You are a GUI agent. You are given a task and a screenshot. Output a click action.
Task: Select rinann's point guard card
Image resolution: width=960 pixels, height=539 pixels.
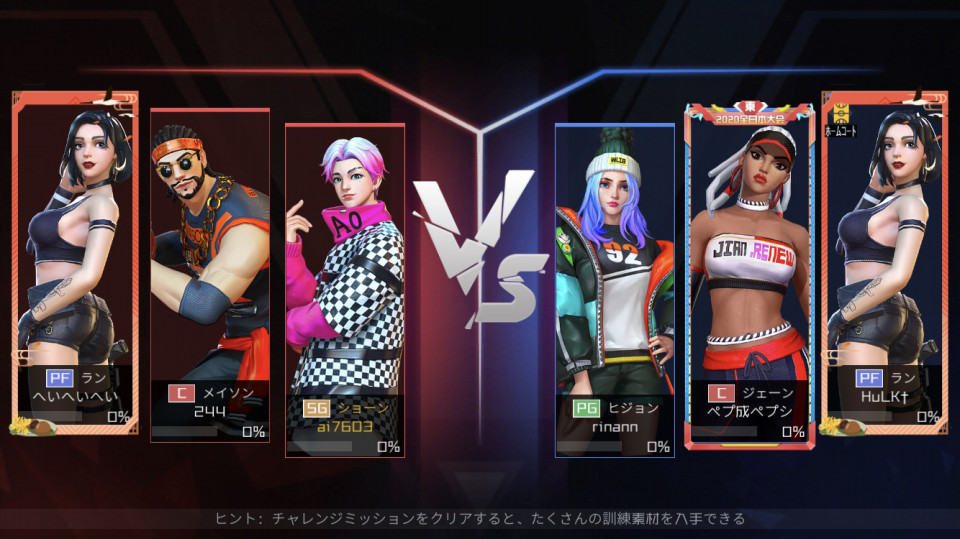(614, 290)
